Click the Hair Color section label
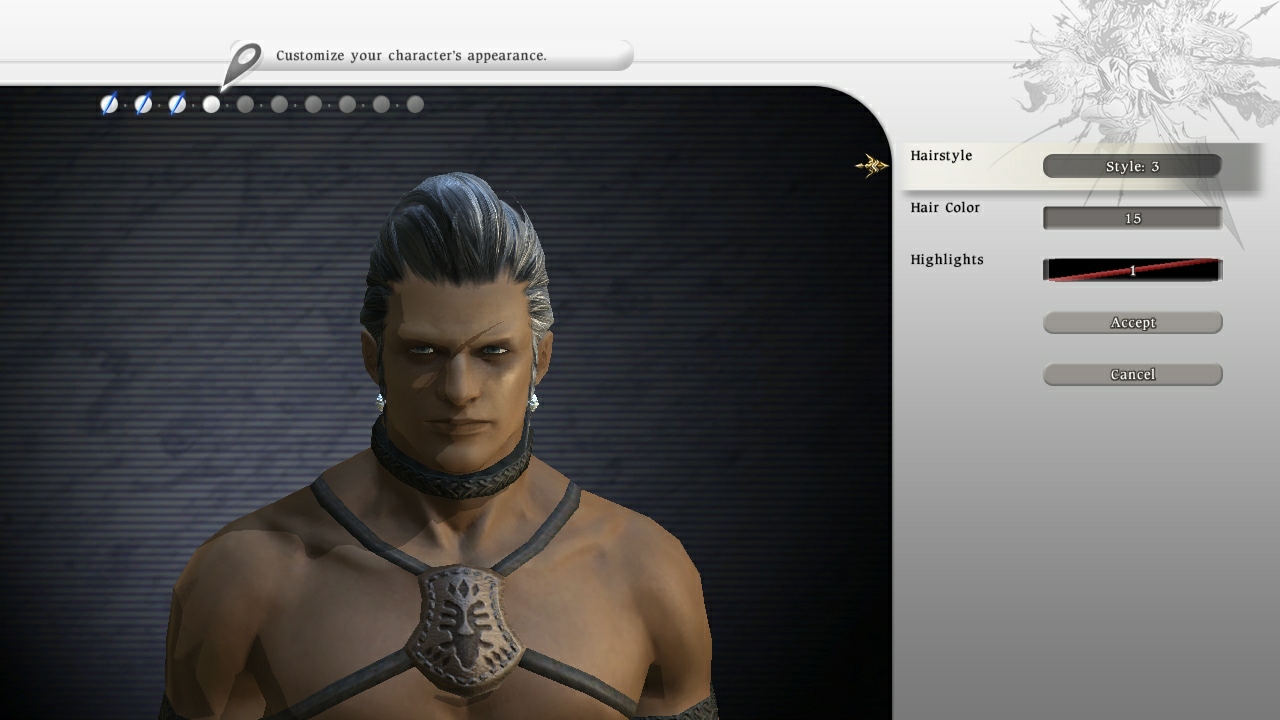This screenshot has width=1280, height=720. point(945,207)
